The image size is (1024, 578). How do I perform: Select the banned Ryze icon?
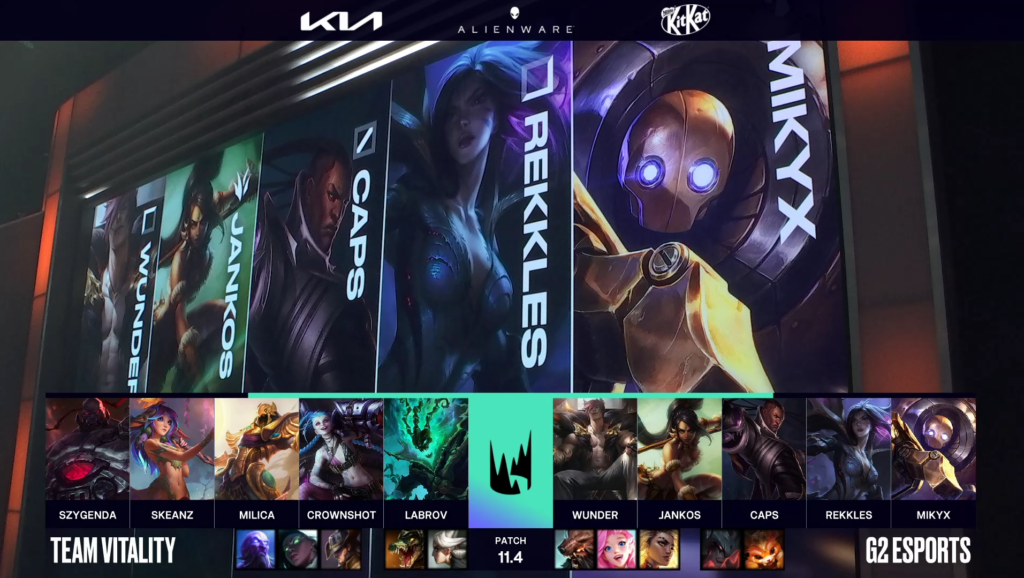pos(255,549)
